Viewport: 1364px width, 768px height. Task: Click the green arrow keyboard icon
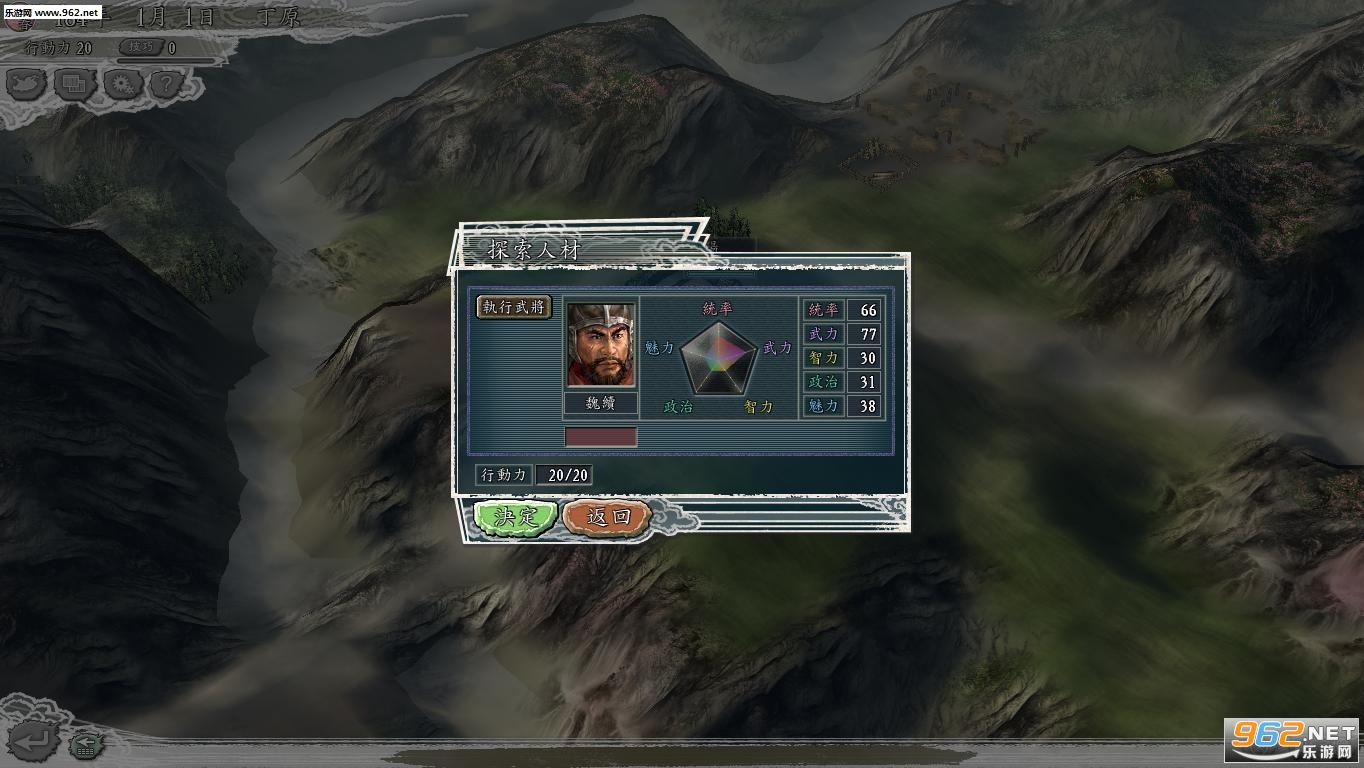pyautogui.click(x=88, y=743)
